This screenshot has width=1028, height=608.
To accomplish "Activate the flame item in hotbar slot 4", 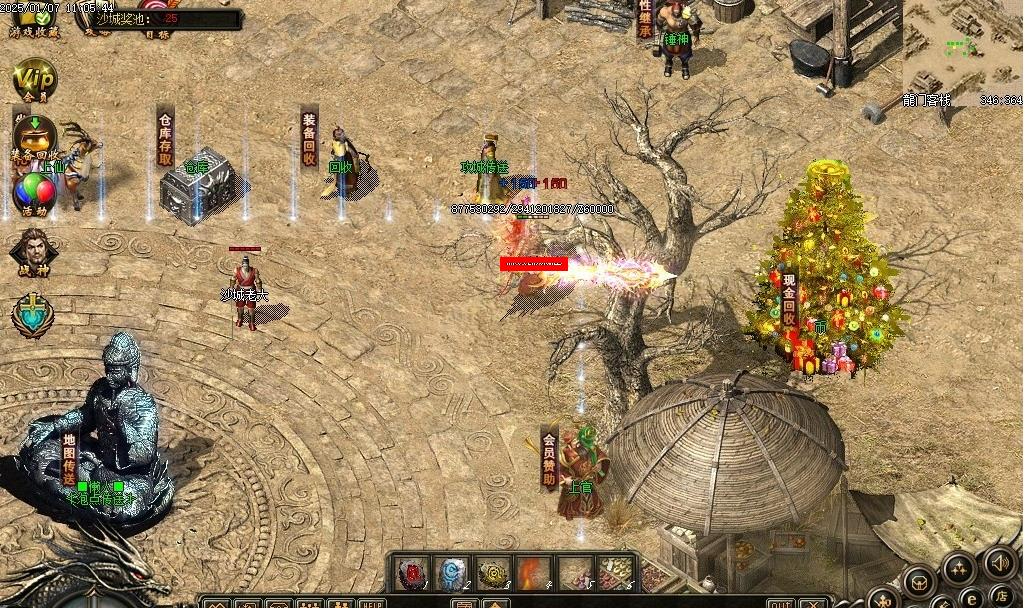I will pyautogui.click(x=535, y=573).
